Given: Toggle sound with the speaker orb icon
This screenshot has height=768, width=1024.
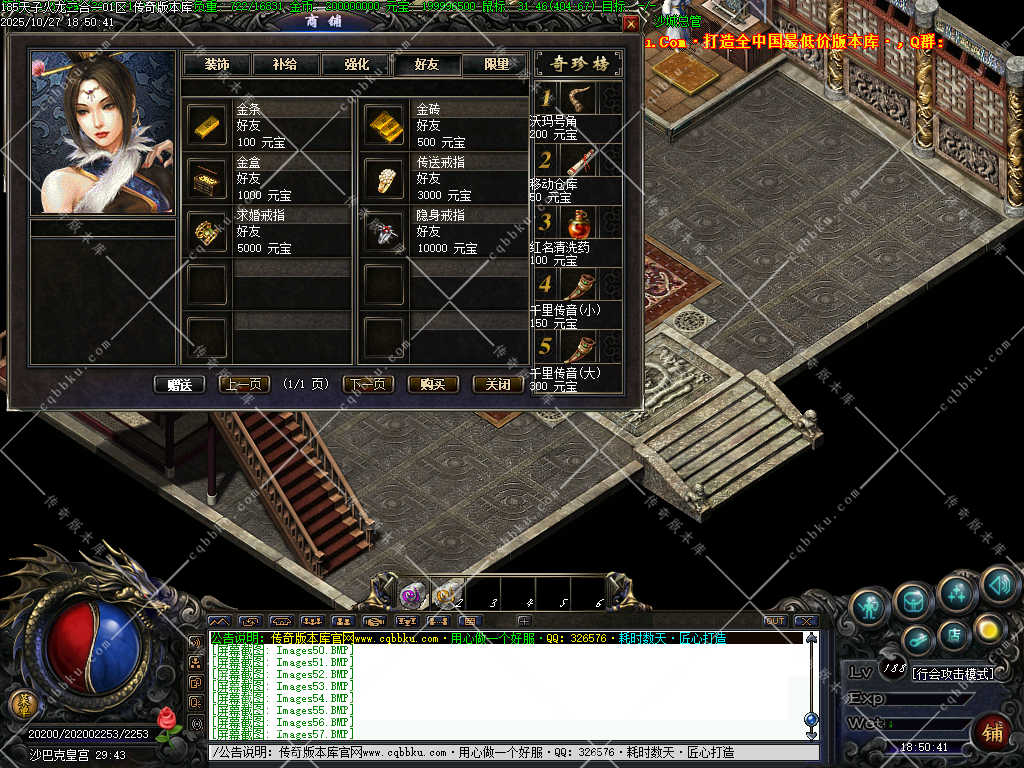Looking at the screenshot, I should pyautogui.click(x=998, y=583).
